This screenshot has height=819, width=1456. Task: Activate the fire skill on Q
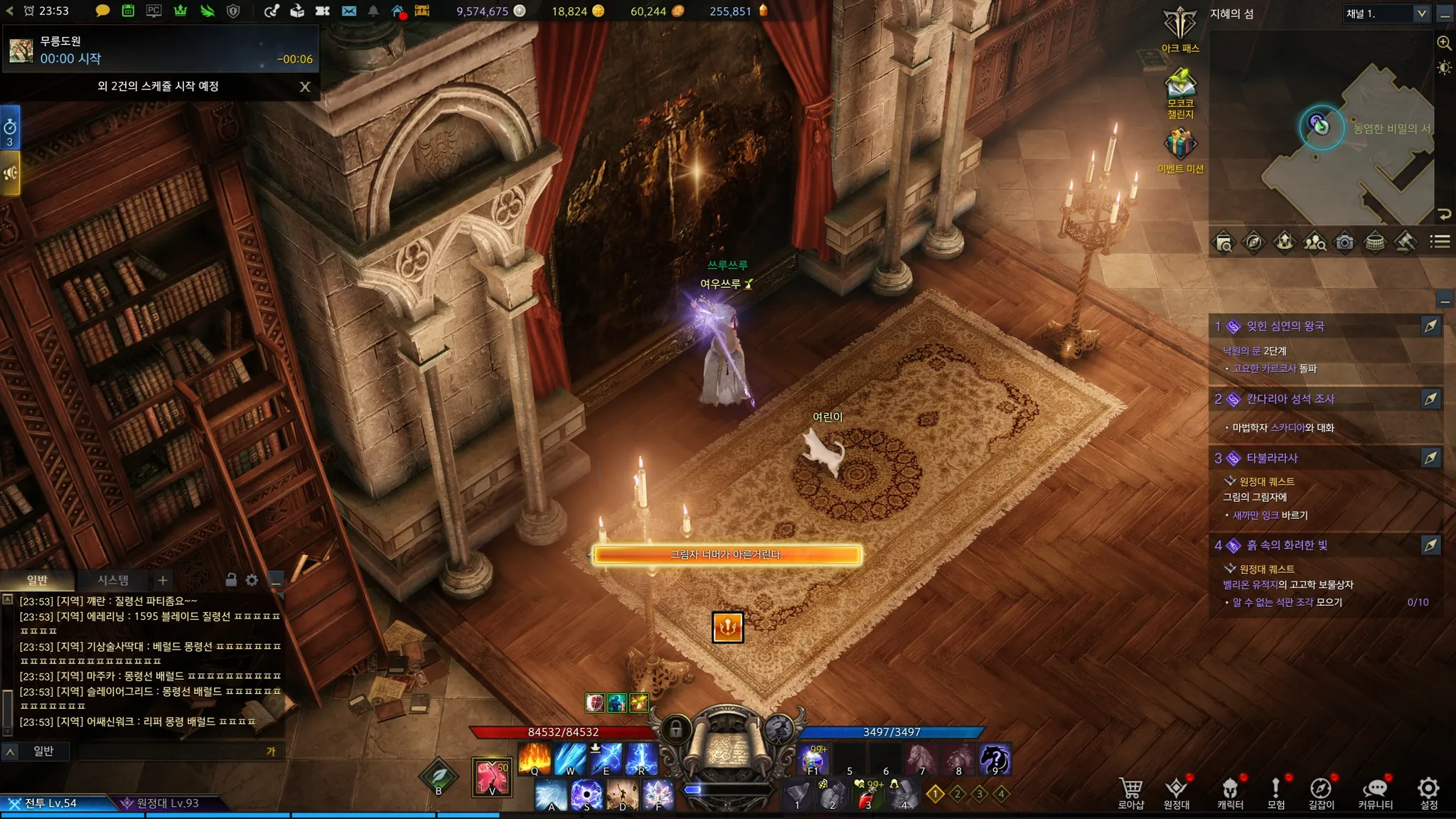click(x=535, y=759)
